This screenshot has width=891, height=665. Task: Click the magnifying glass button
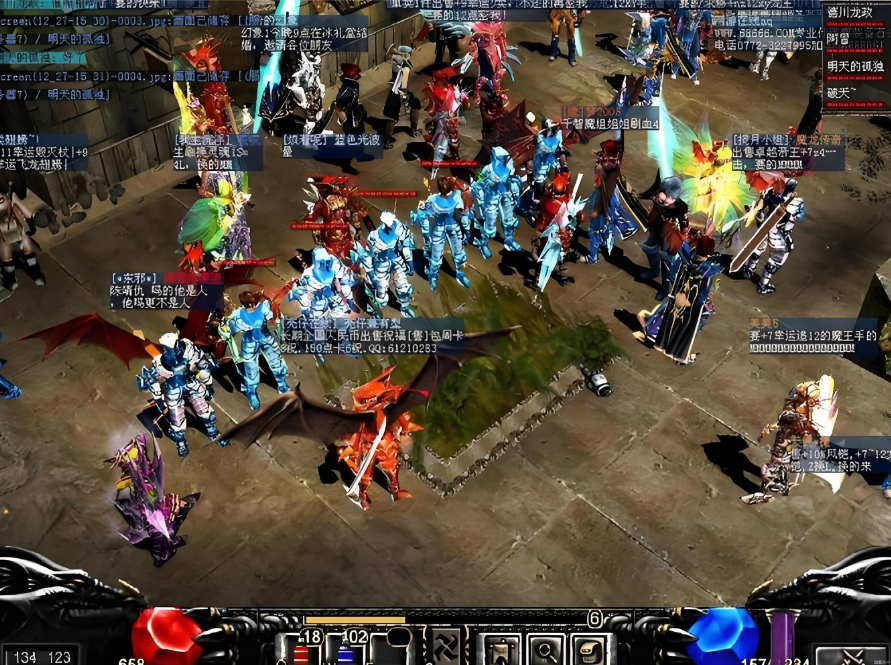coord(546,649)
